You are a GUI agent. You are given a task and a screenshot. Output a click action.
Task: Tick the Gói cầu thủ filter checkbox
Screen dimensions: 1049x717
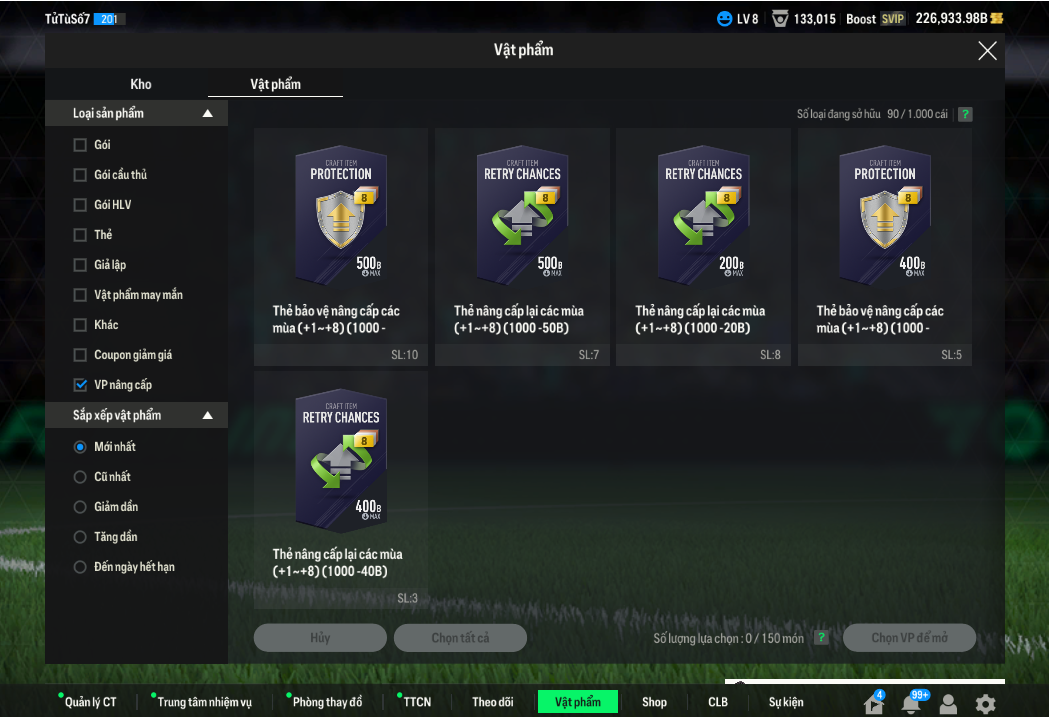[x=80, y=175]
